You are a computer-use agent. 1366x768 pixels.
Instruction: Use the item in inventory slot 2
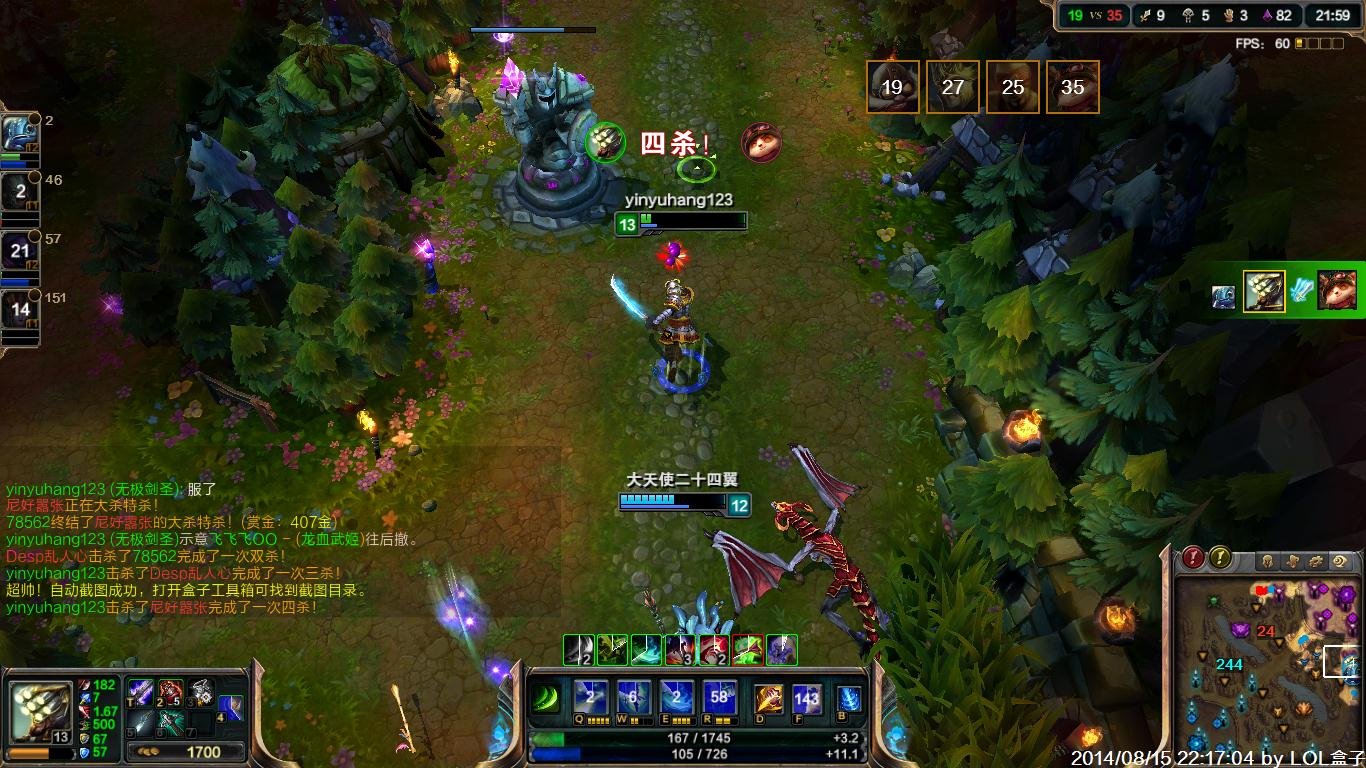coord(170,692)
